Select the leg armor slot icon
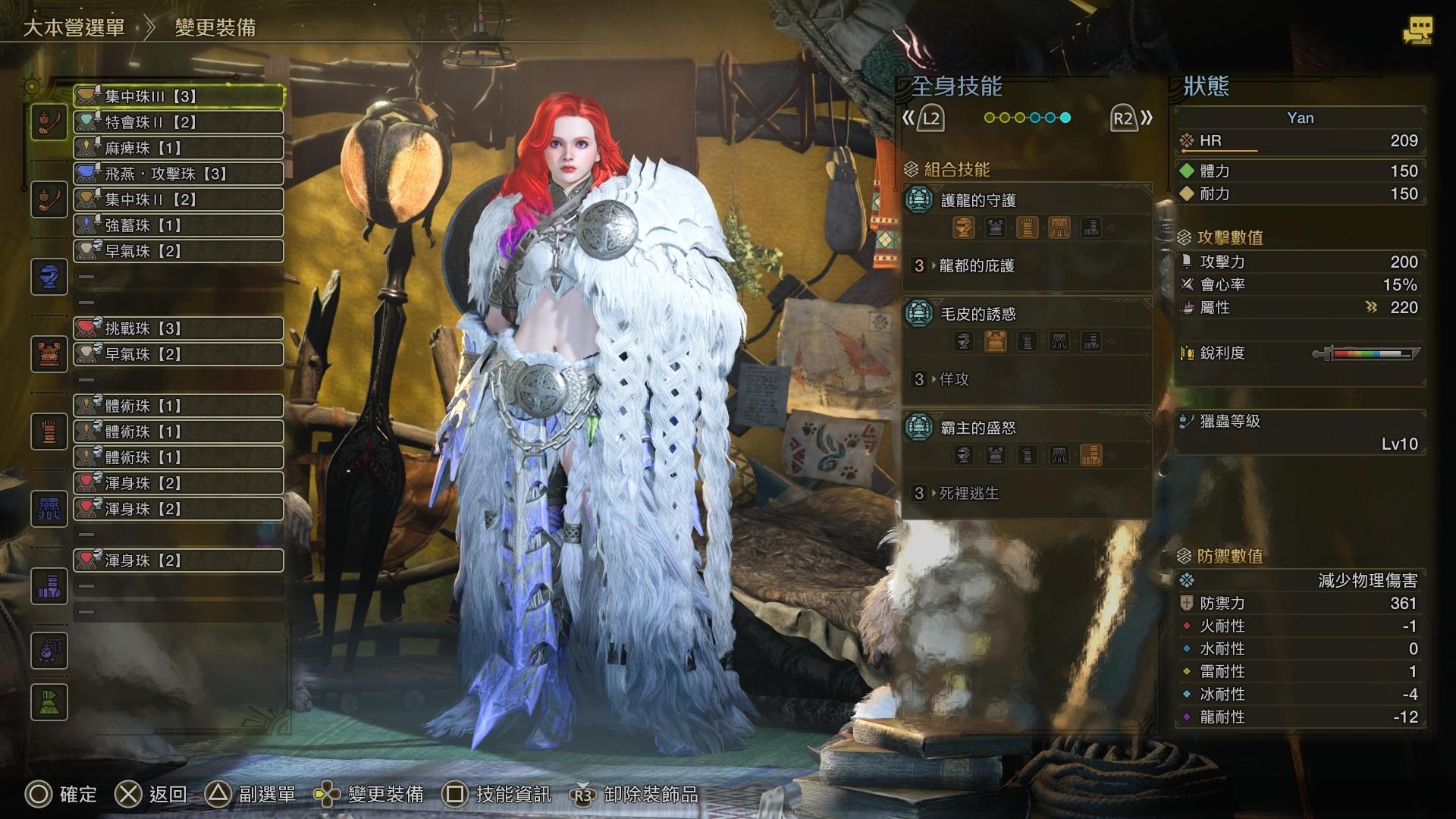The height and width of the screenshot is (819, 1456). [x=49, y=585]
